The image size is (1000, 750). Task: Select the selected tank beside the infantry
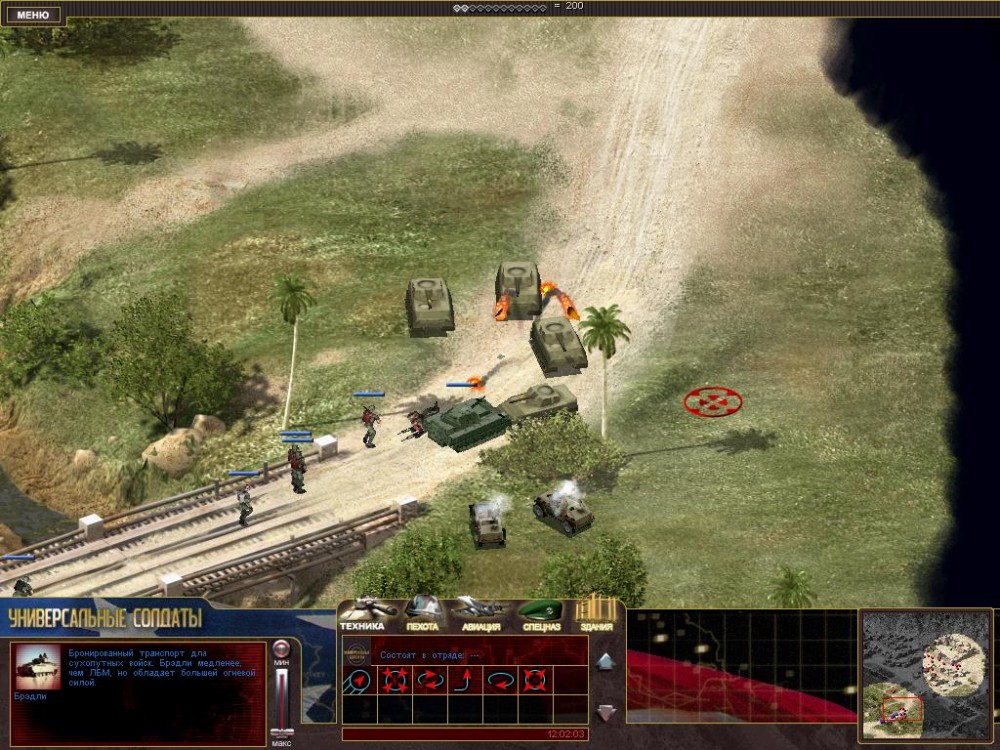(467, 422)
